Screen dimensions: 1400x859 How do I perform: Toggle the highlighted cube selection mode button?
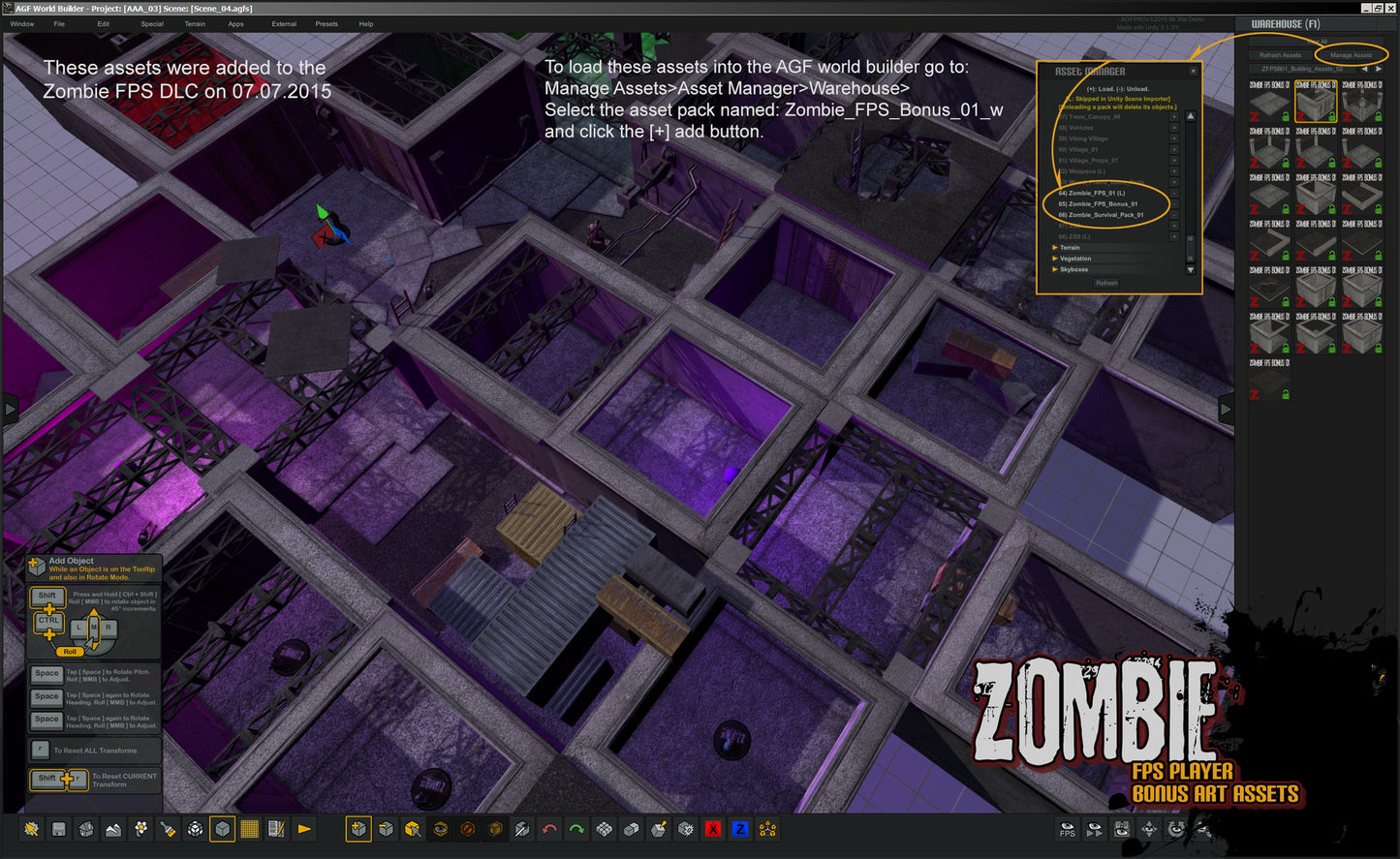[x=221, y=829]
